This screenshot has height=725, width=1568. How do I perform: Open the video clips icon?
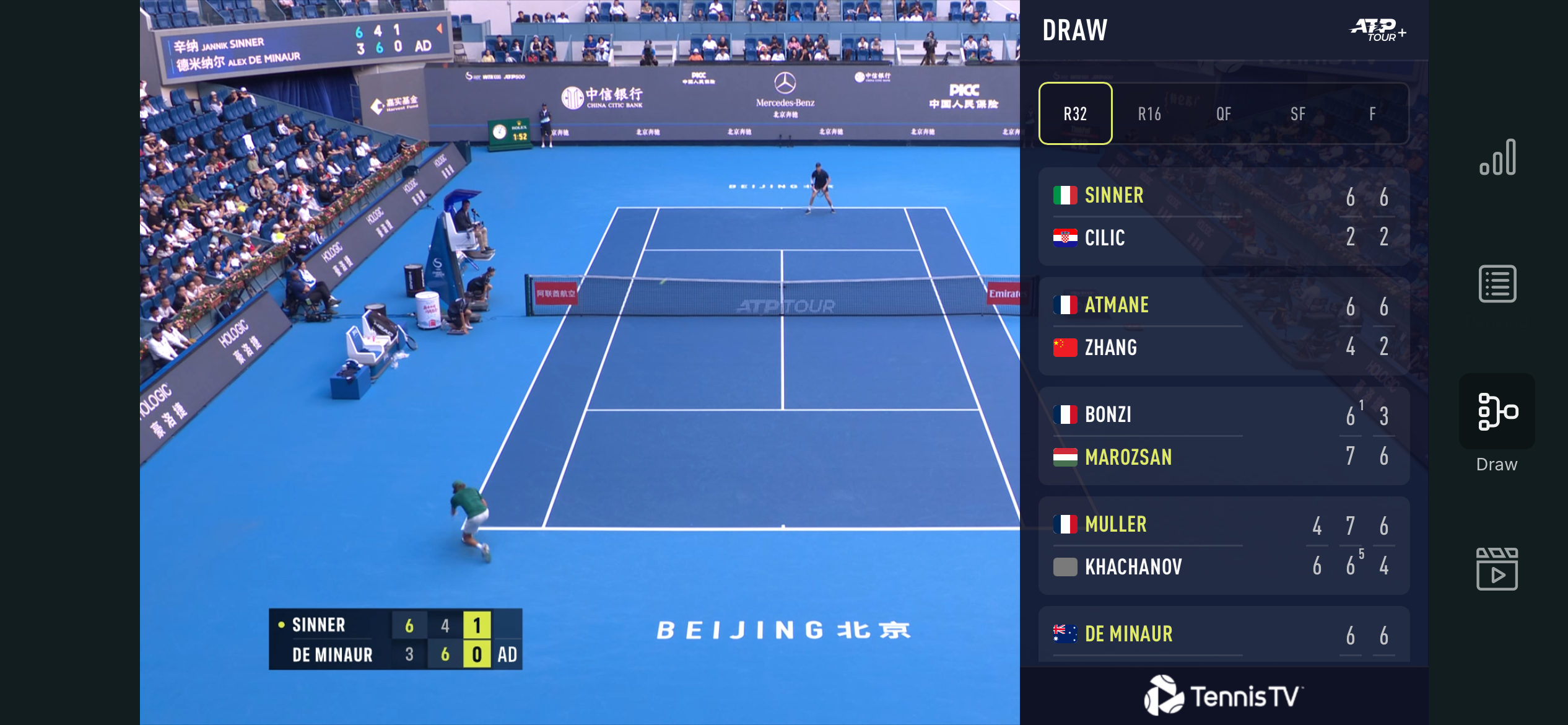[1497, 569]
